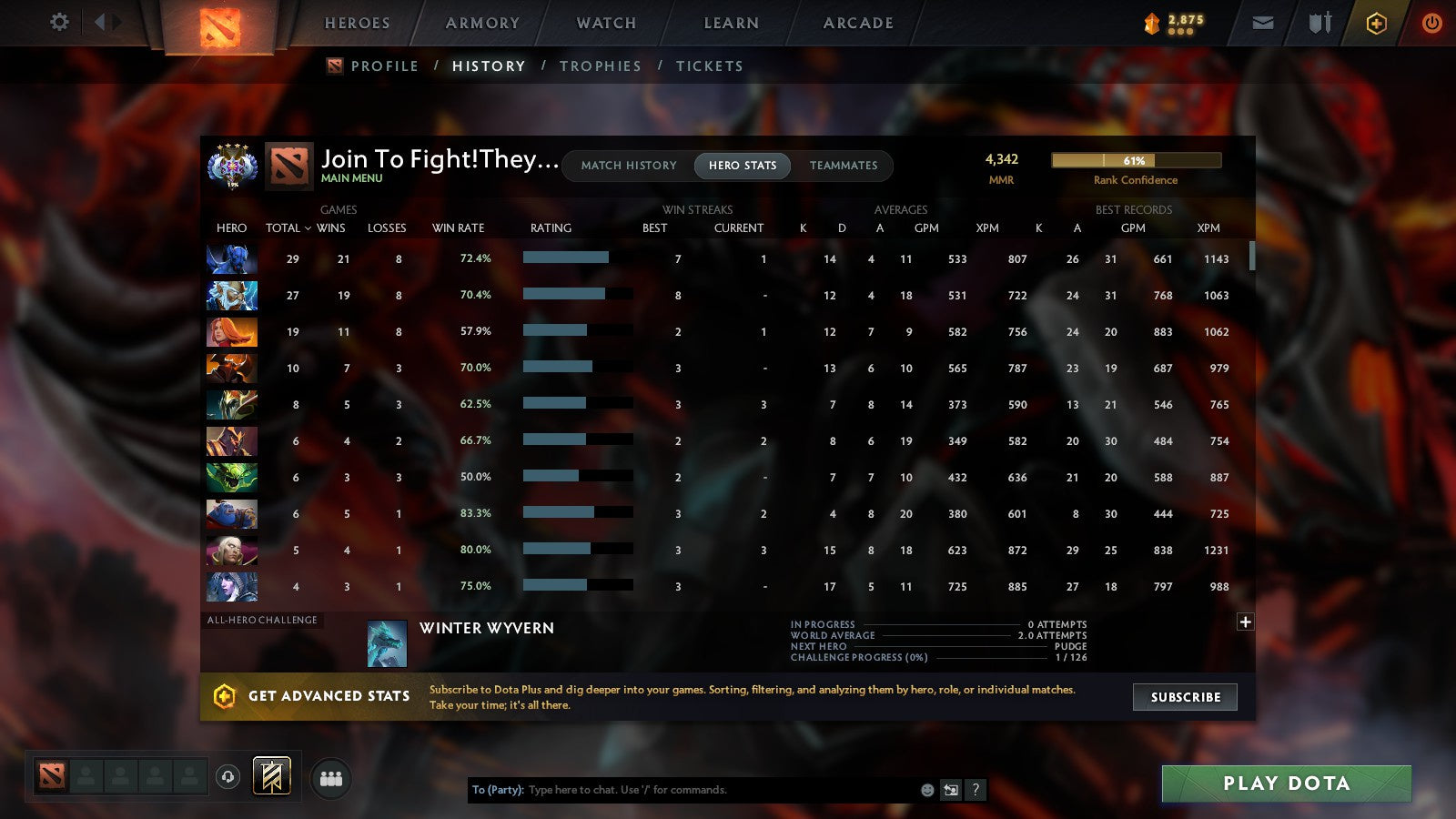Open the WATCH menu
The height and width of the screenshot is (819, 1456).
click(x=604, y=23)
